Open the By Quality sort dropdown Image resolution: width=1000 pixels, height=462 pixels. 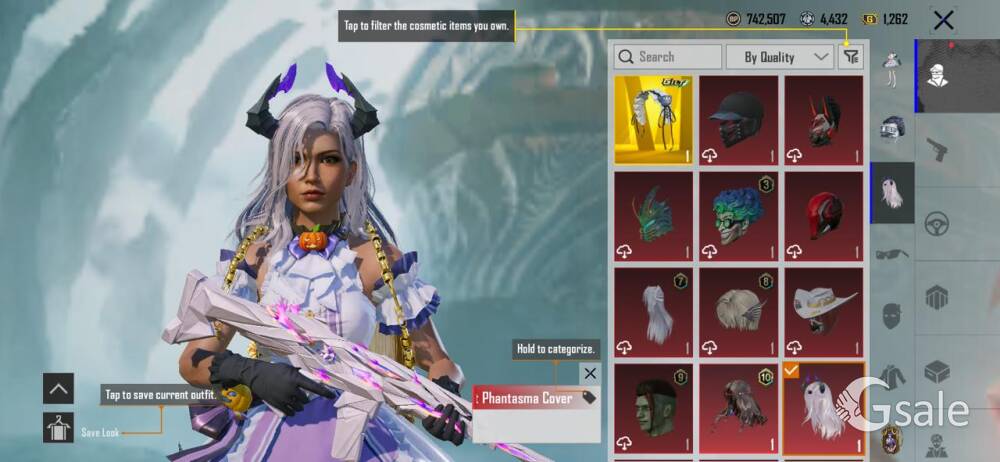(x=780, y=57)
